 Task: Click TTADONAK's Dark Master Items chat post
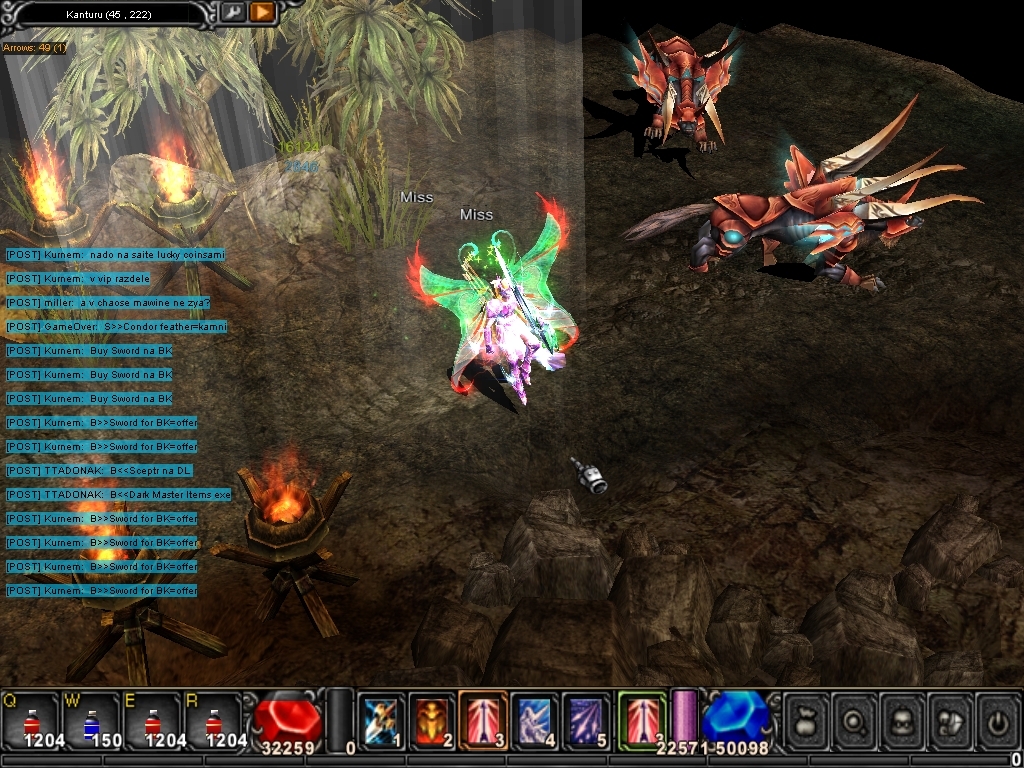click(x=118, y=495)
